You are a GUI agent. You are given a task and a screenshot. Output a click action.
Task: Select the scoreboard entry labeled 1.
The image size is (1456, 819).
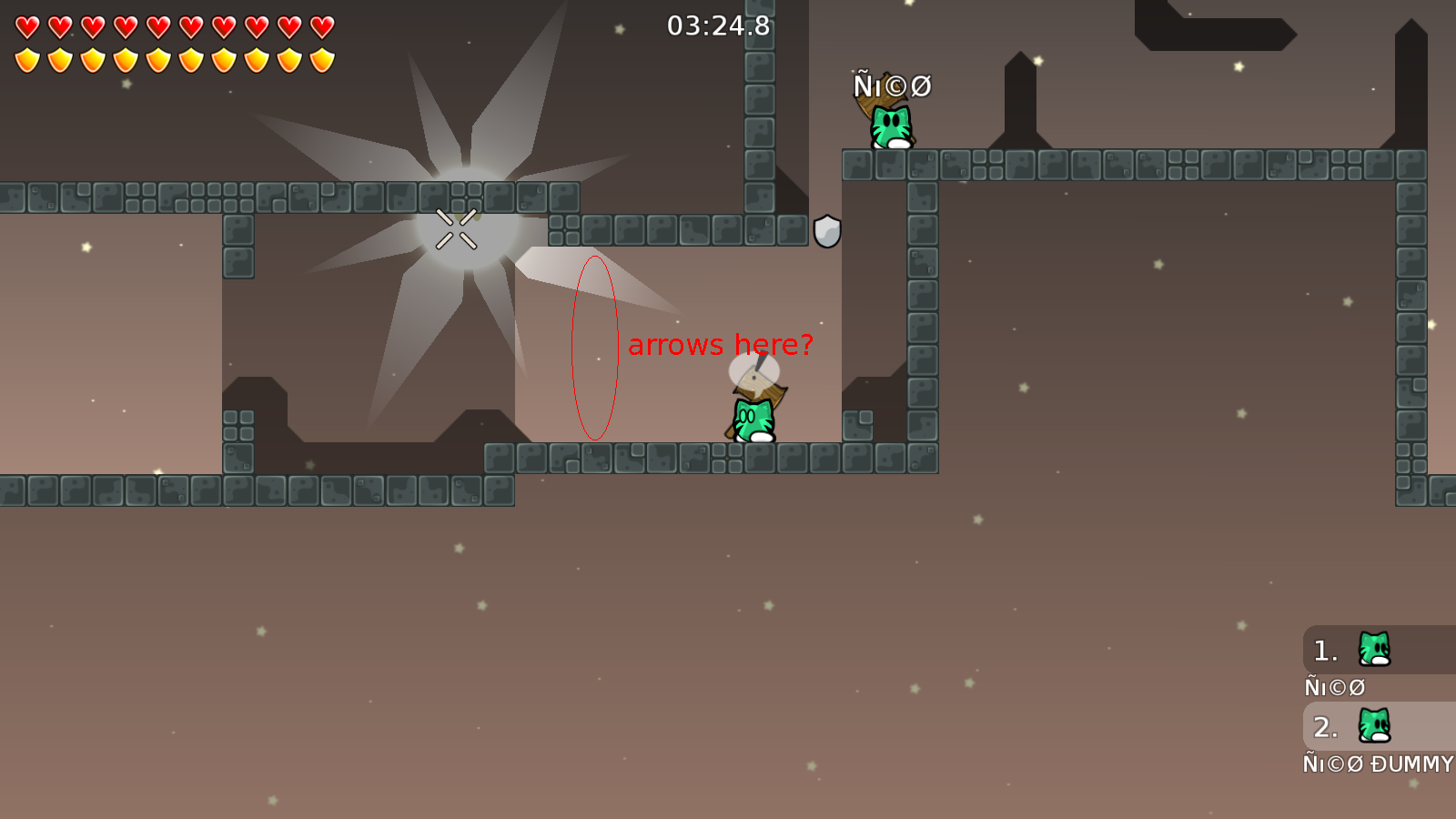click(x=1324, y=649)
